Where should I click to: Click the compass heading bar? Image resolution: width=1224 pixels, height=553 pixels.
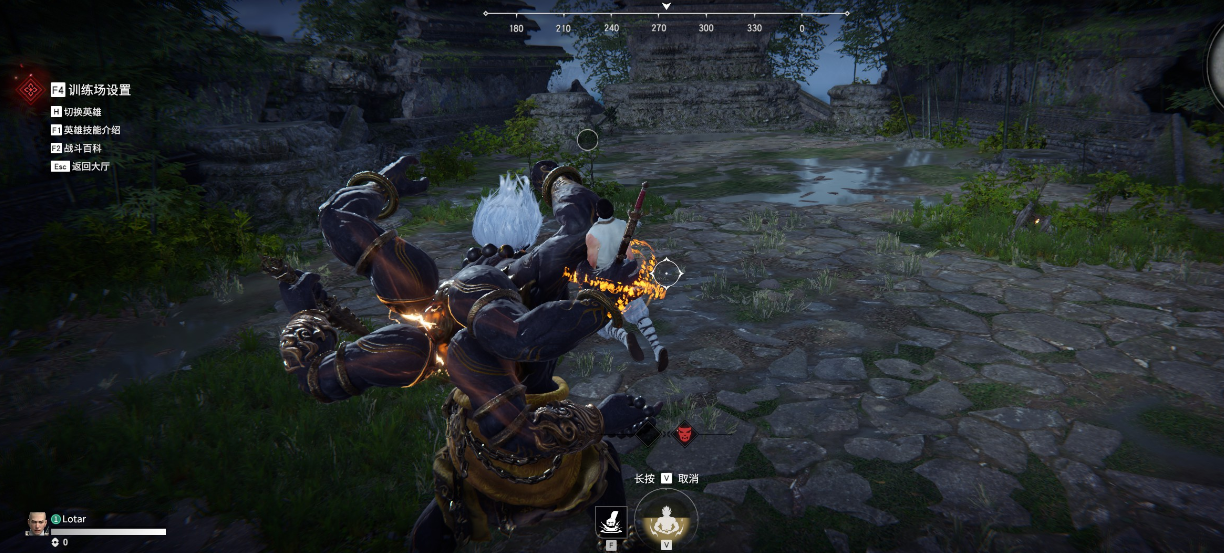click(x=666, y=14)
